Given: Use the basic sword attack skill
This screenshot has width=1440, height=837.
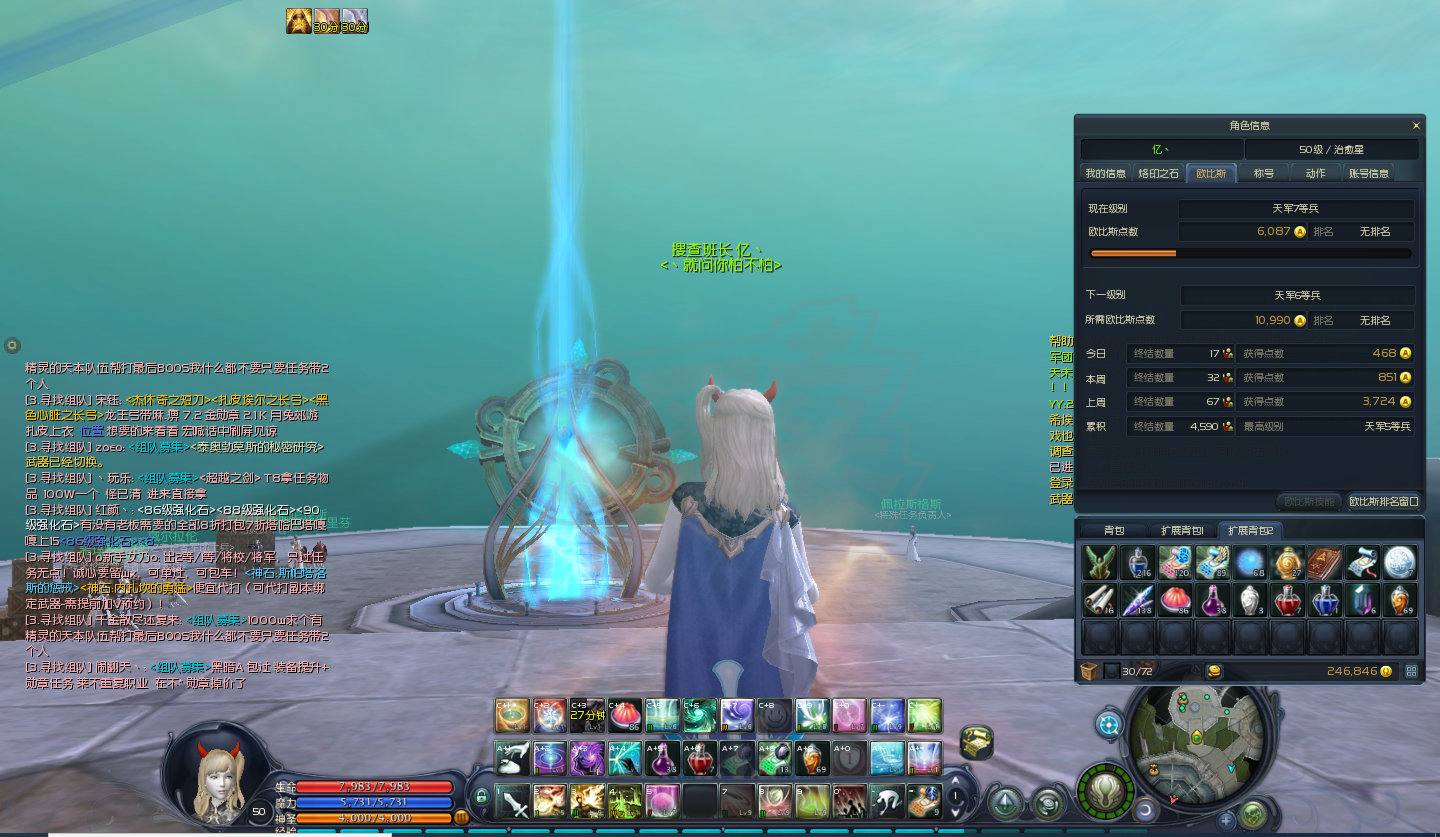Looking at the screenshot, I should (514, 800).
